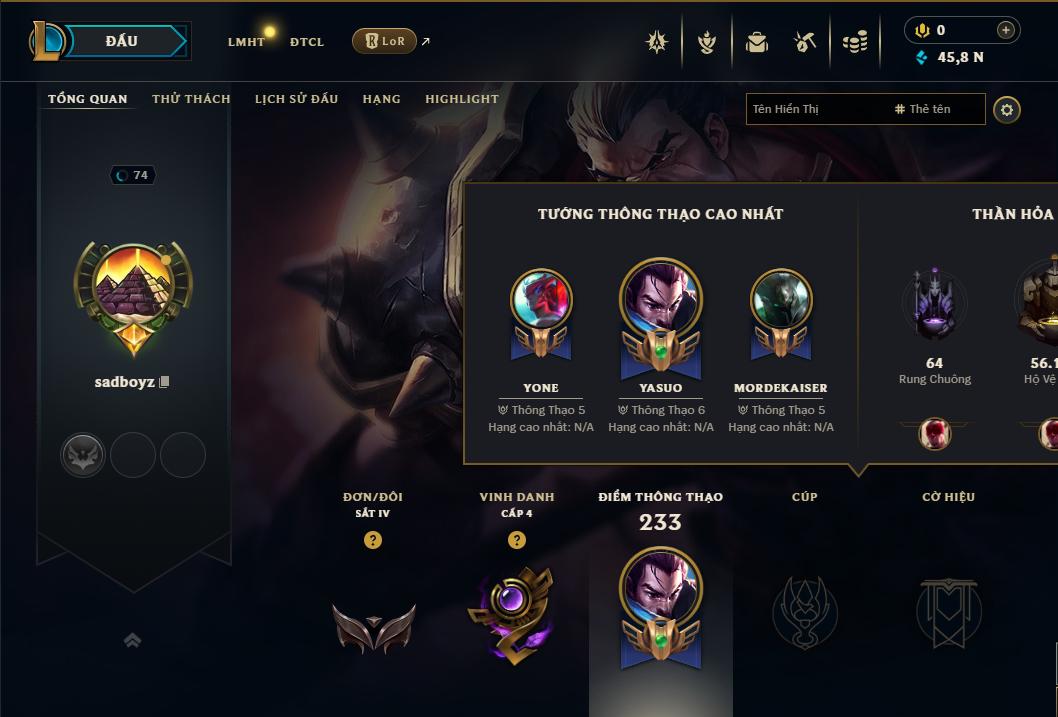Click the ĐẤU play button
Image resolution: width=1058 pixels, height=717 pixels.
tap(120, 41)
